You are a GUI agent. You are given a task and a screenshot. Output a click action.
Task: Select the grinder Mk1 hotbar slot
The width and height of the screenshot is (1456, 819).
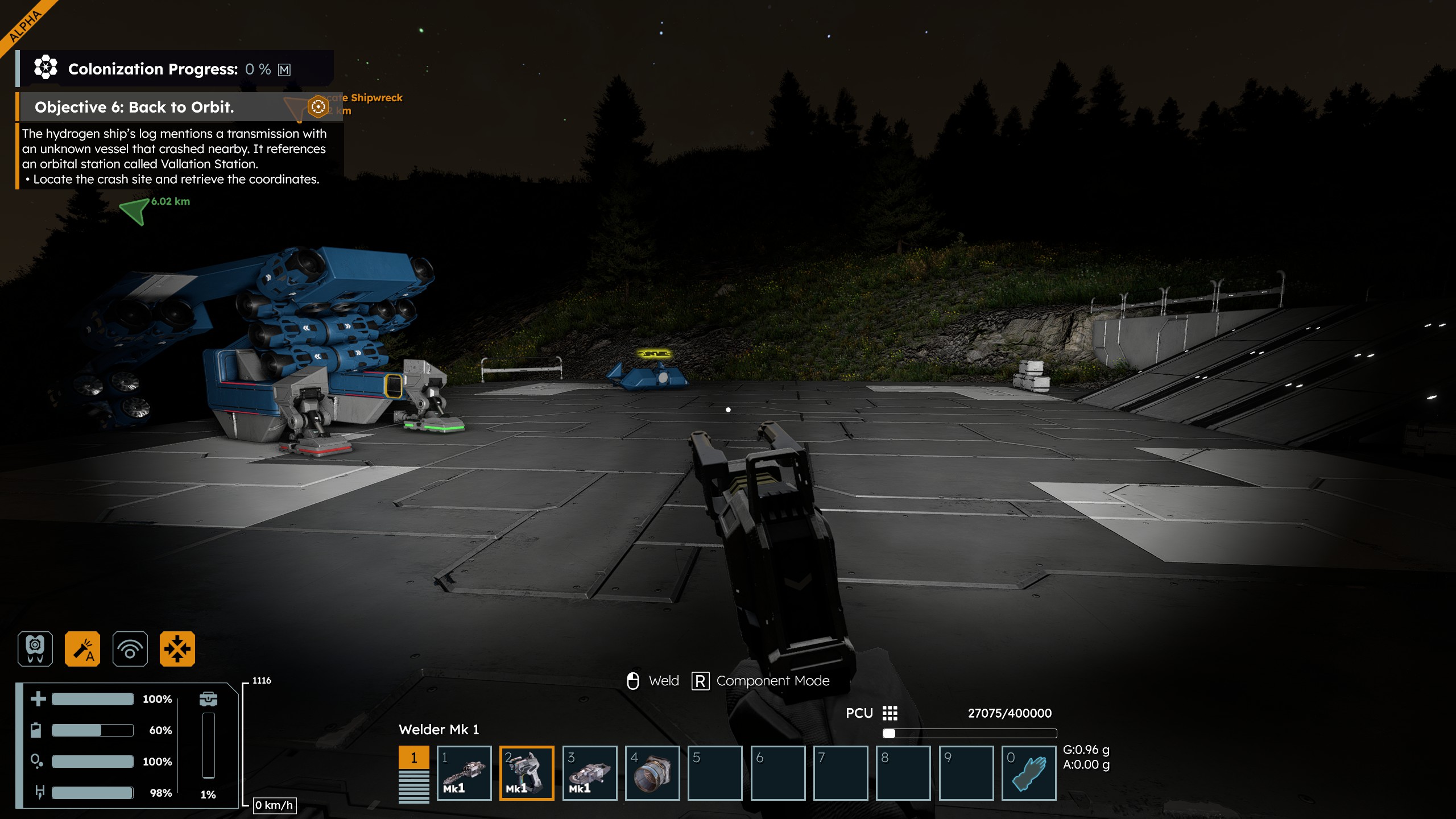click(x=590, y=773)
